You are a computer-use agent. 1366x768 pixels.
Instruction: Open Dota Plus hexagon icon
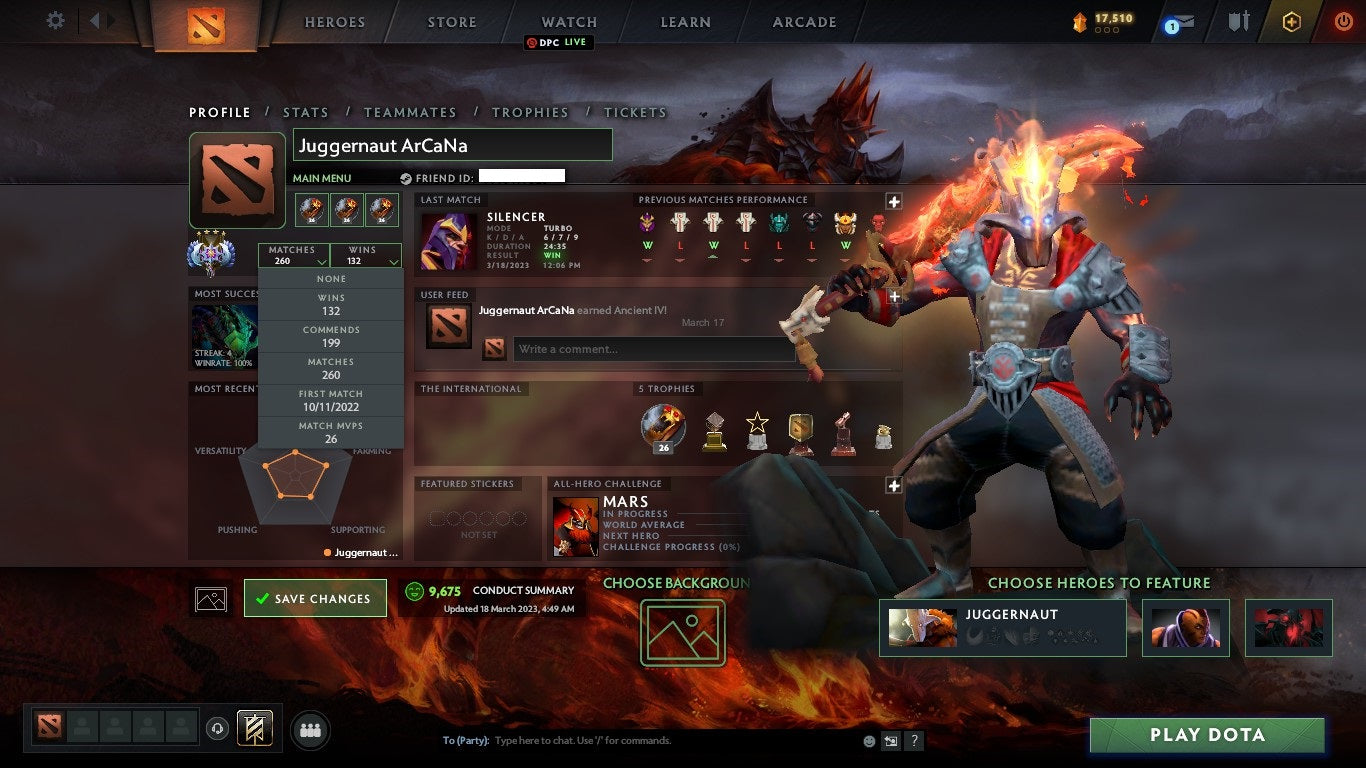tap(1292, 21)
